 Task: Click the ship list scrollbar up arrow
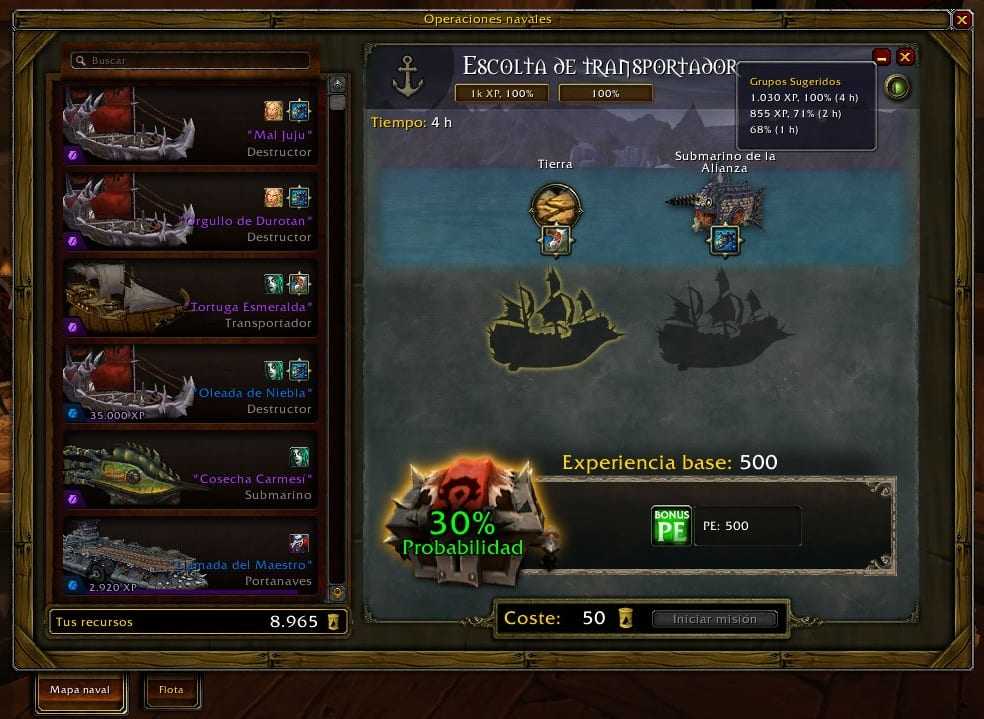[337, 84]
